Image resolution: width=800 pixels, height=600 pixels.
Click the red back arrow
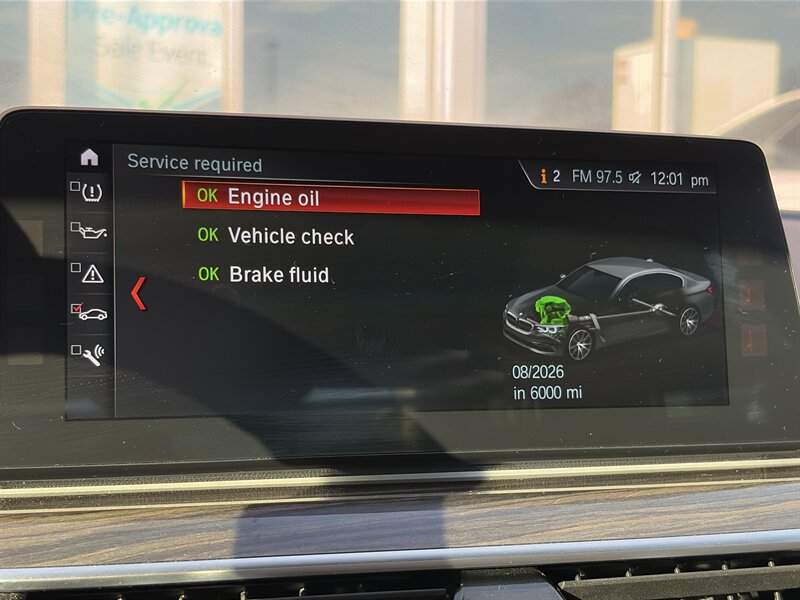[x=139, y=293]
